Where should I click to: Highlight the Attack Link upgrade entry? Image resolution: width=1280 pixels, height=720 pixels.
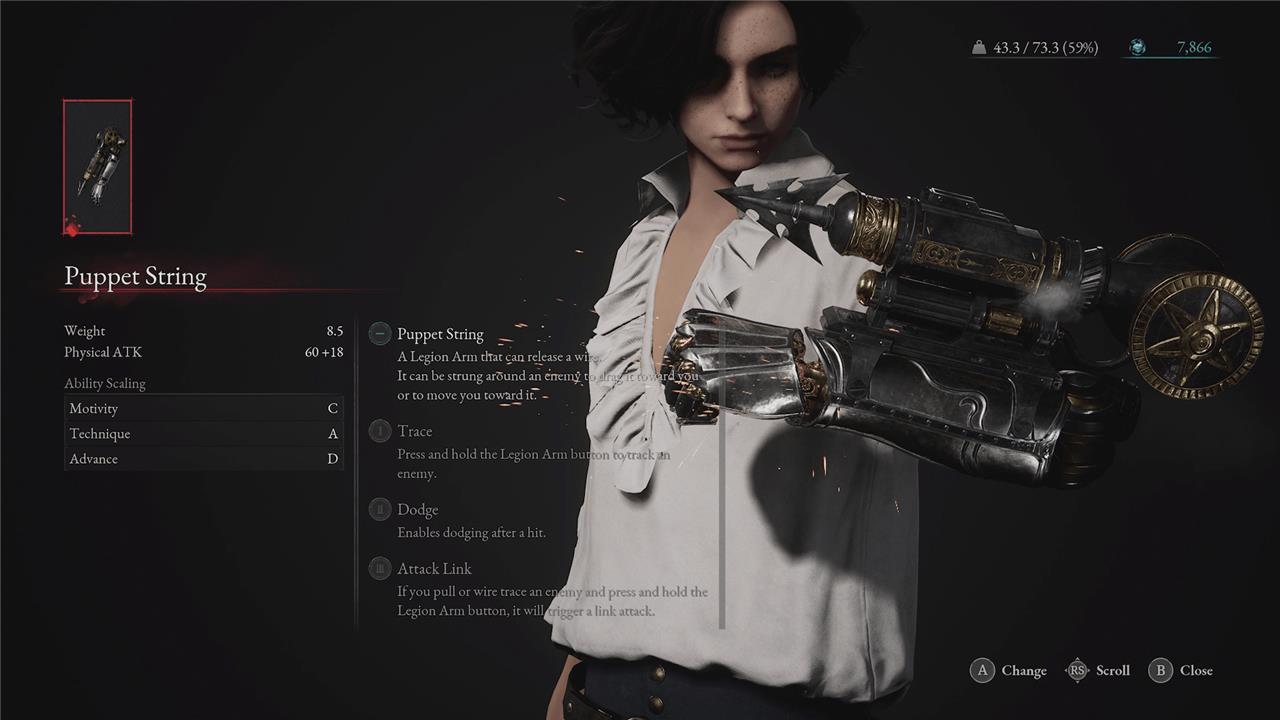434,569
